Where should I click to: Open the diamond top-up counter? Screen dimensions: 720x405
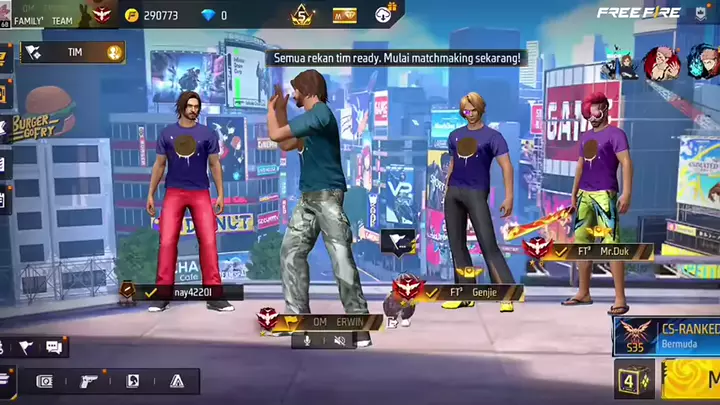click(214, 16)
